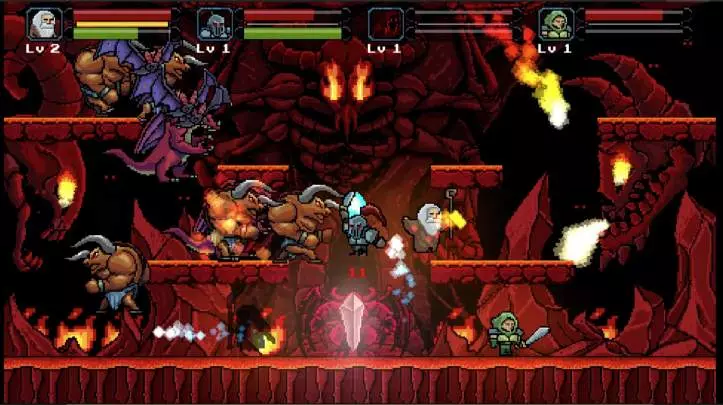Select the green-hooded archer portrait
This screenshot has height=405, width=723.
pyautogui.click(x=556, y=23)
